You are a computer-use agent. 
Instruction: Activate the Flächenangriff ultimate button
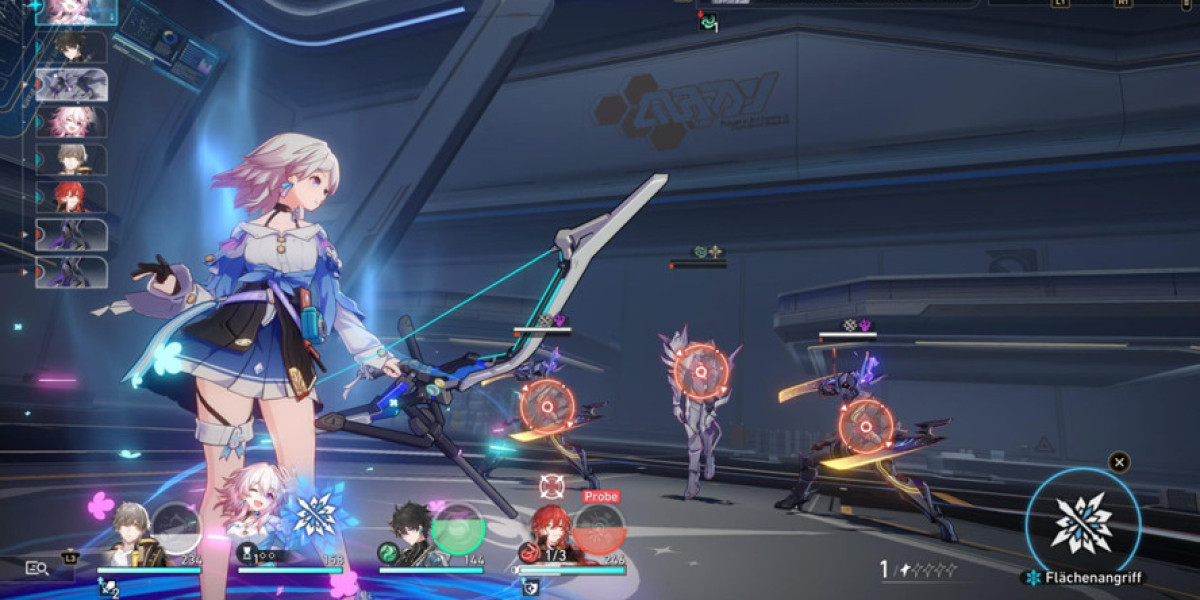point(1082,524)
